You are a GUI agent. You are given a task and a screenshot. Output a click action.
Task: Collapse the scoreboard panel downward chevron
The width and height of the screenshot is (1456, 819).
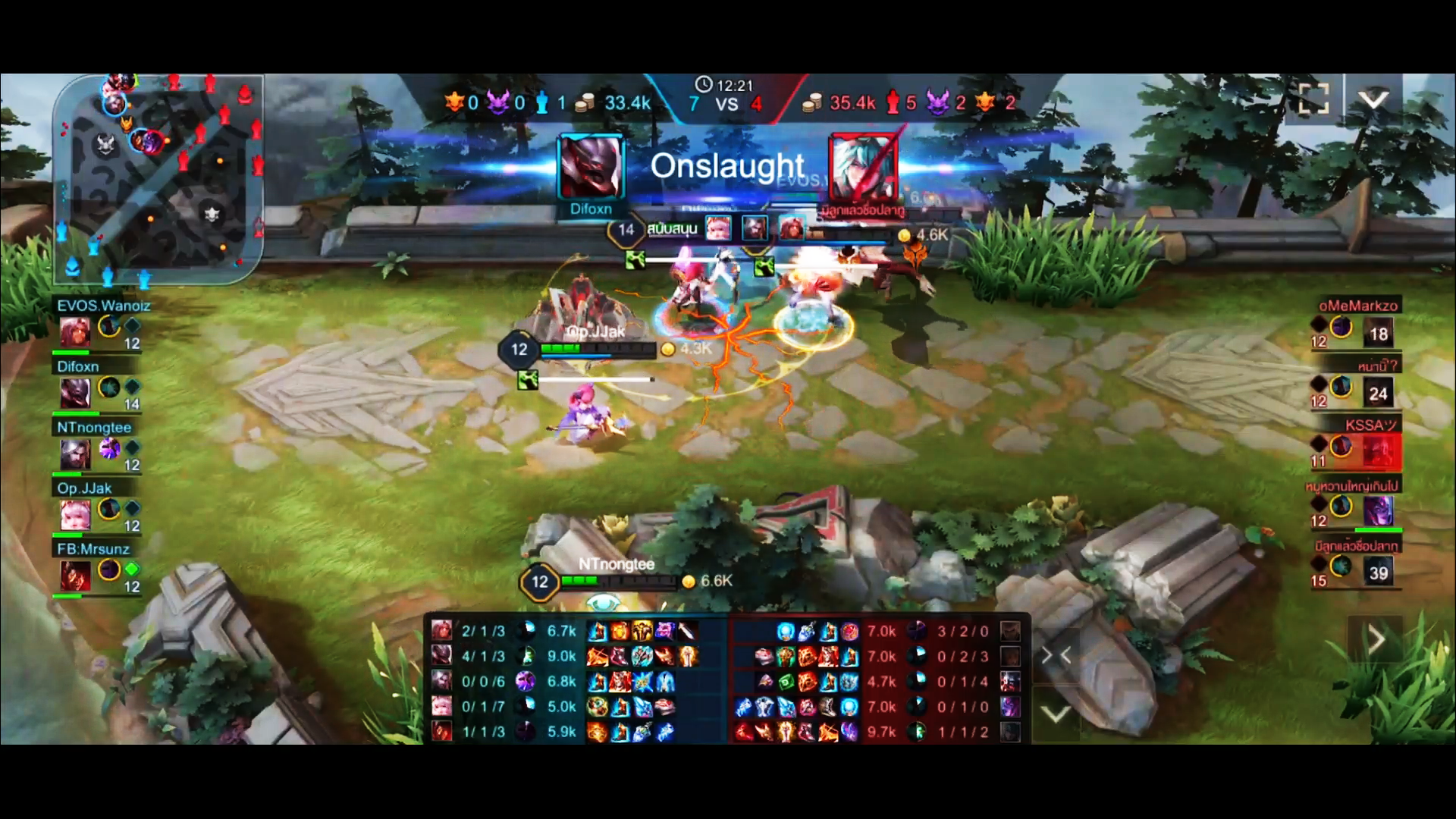(1058, 713)
